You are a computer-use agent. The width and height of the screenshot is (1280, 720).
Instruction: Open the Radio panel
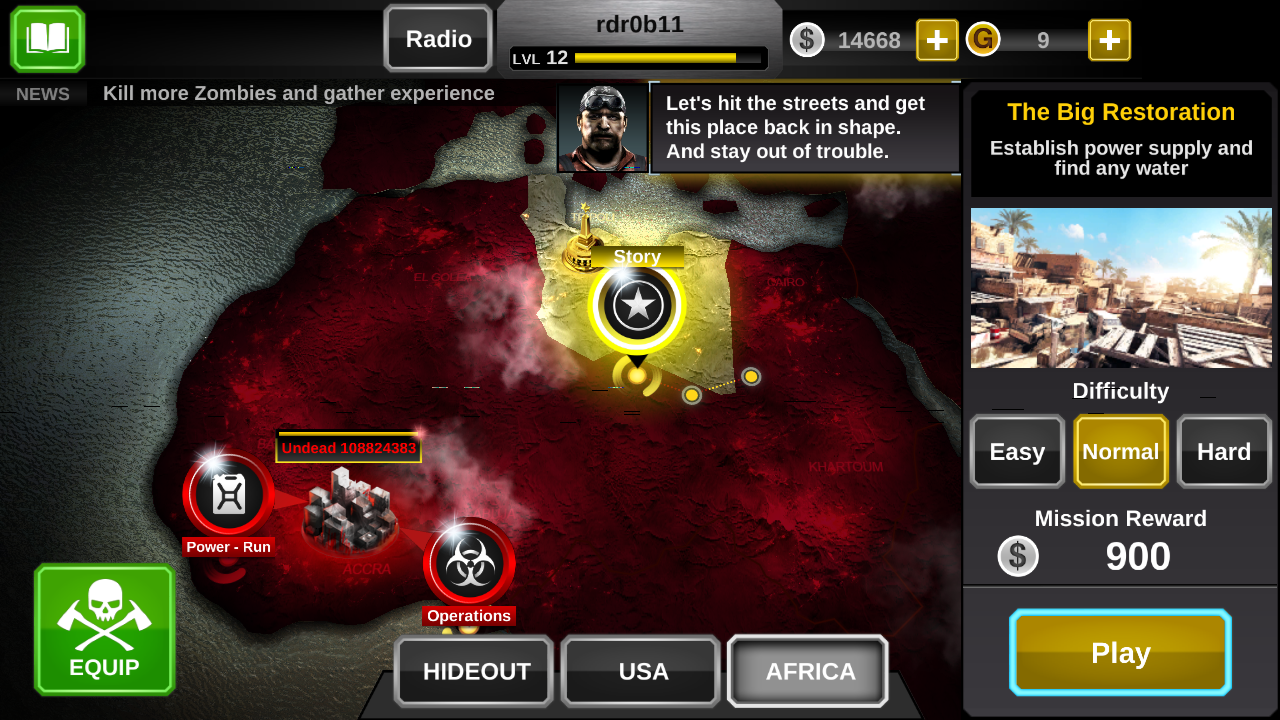tap(437, 39)
